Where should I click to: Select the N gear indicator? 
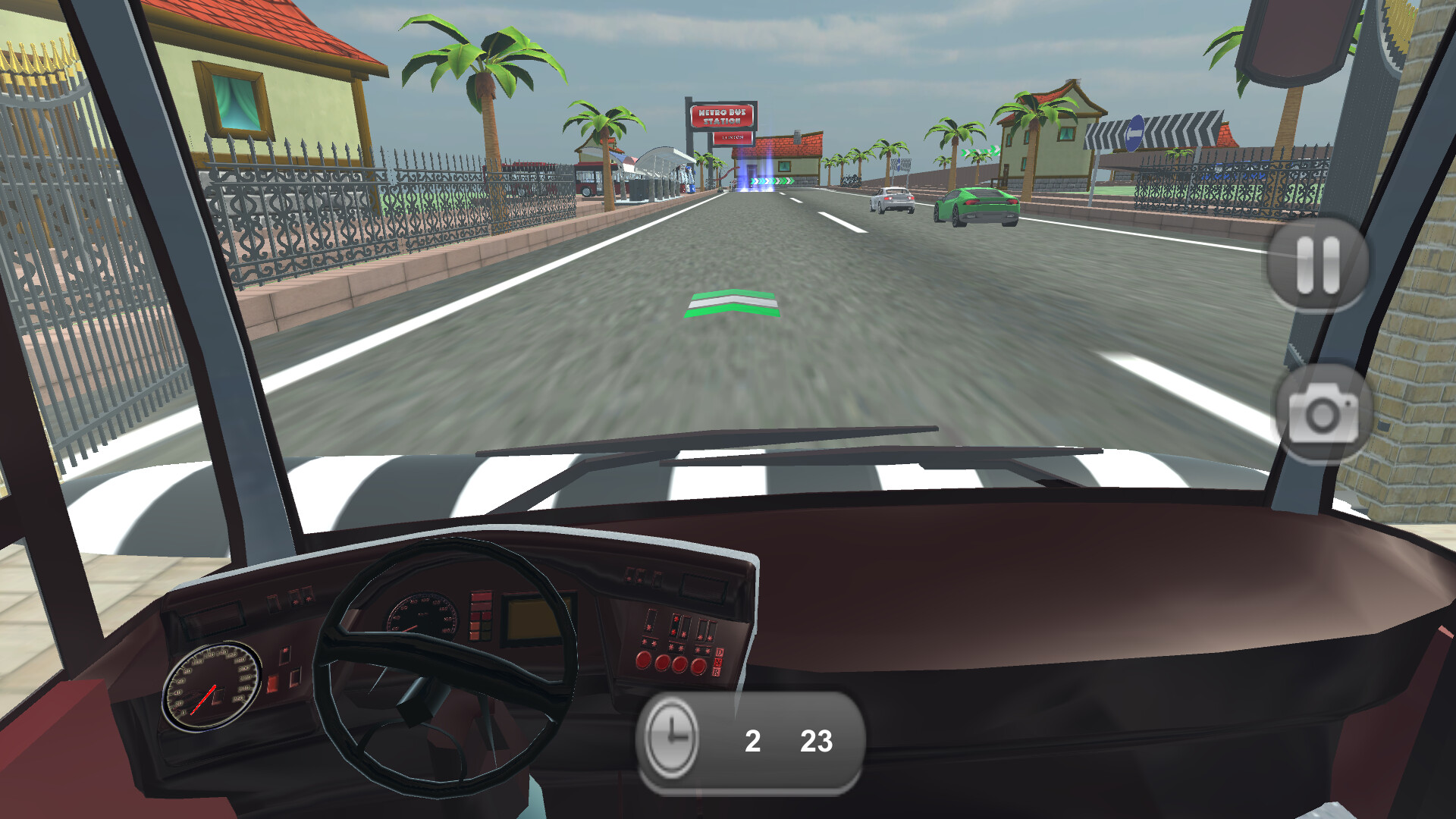(719, 662)
